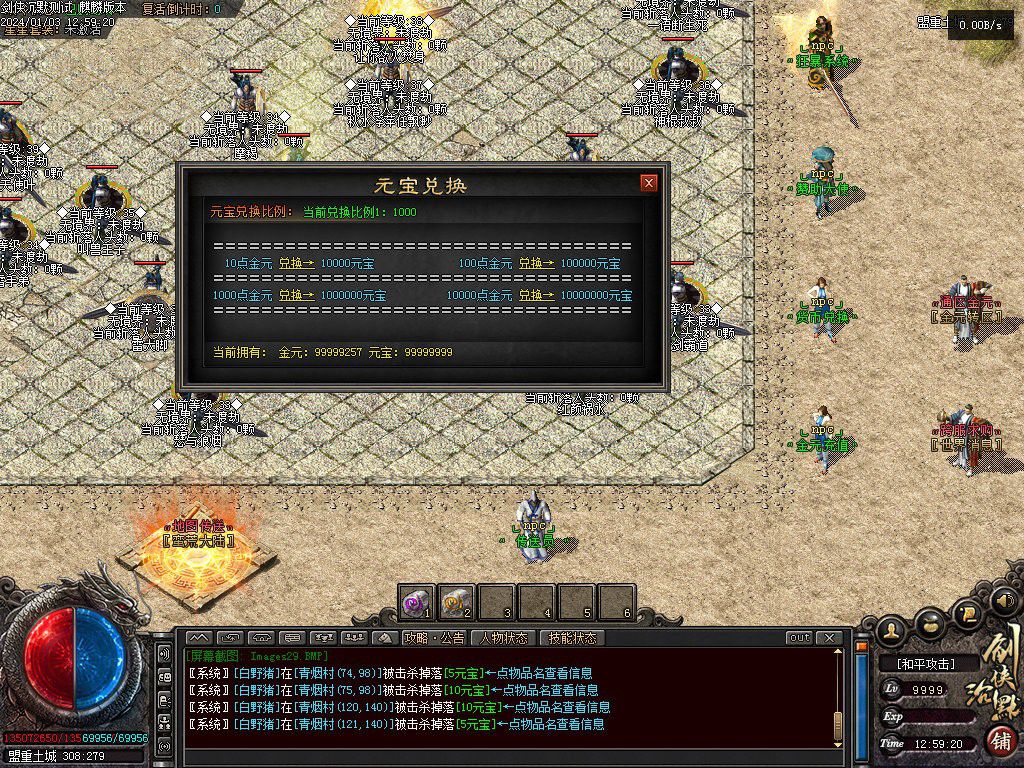Use the gold scroll in hotbar slot 2

pyautogui.click(x=456, y=602)
